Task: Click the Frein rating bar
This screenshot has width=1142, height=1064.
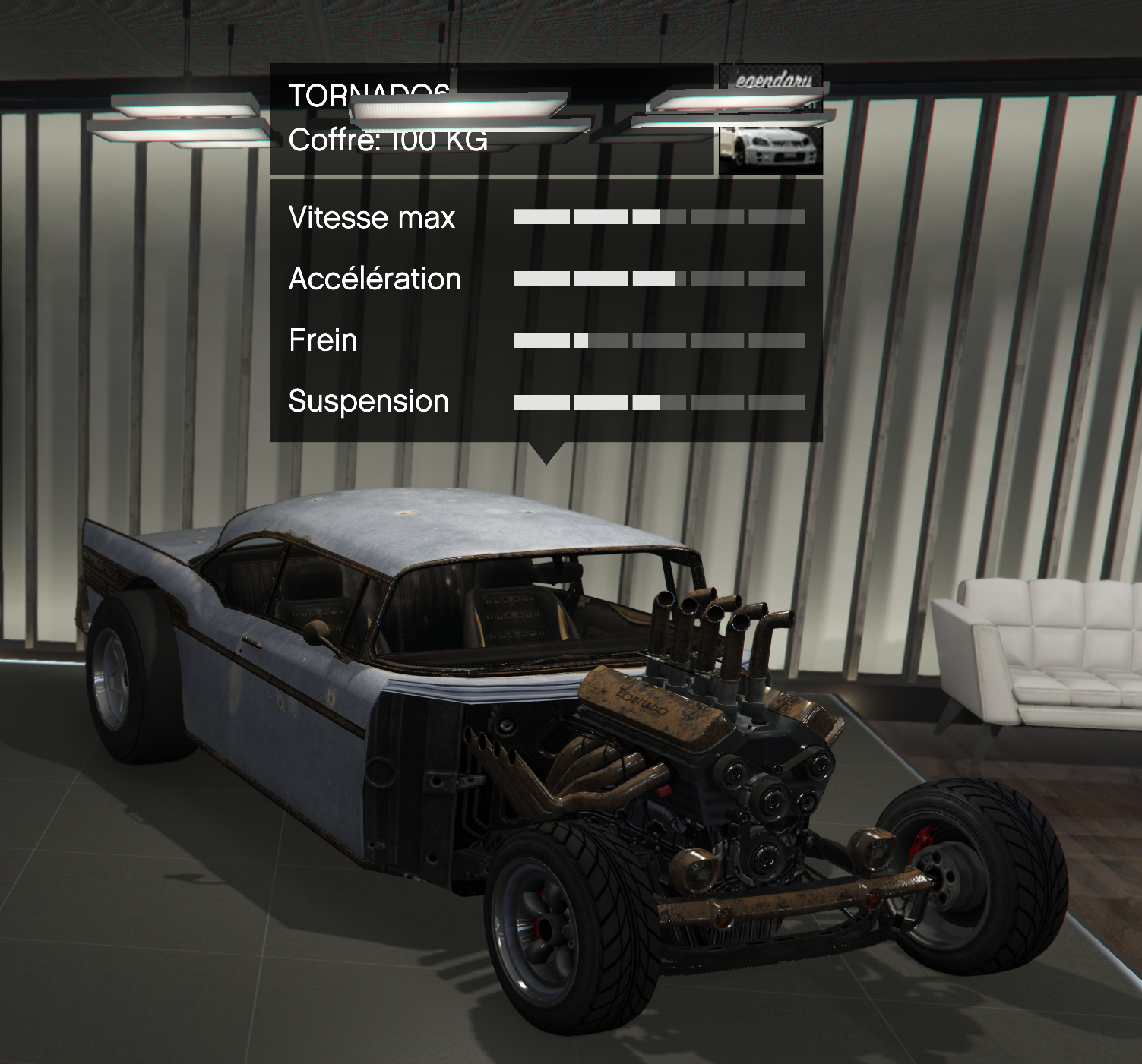Action: (x=660, y=339)
